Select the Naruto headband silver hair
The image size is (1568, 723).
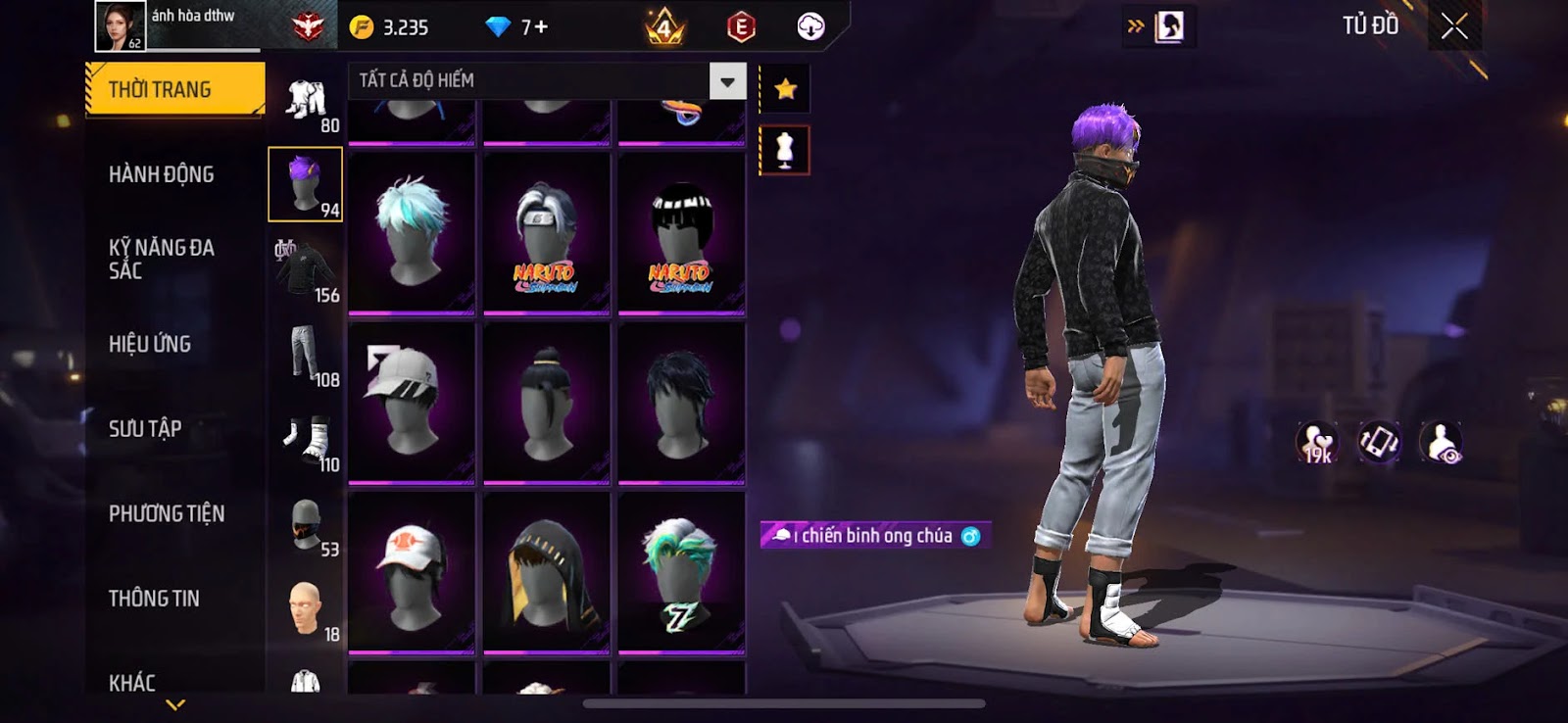546,233
